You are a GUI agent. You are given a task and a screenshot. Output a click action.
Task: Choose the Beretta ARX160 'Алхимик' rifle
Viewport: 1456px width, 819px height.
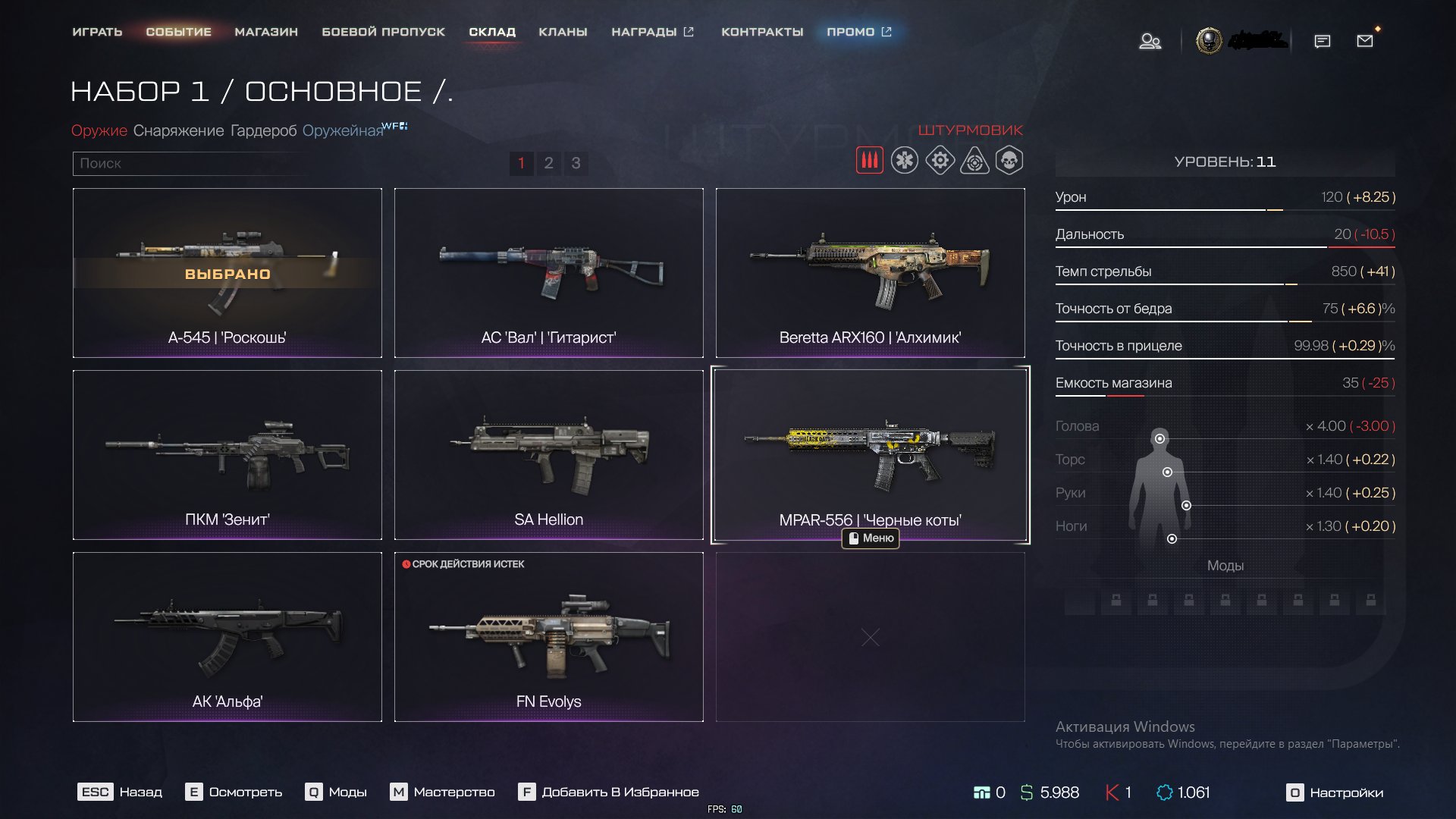(870, 273)
